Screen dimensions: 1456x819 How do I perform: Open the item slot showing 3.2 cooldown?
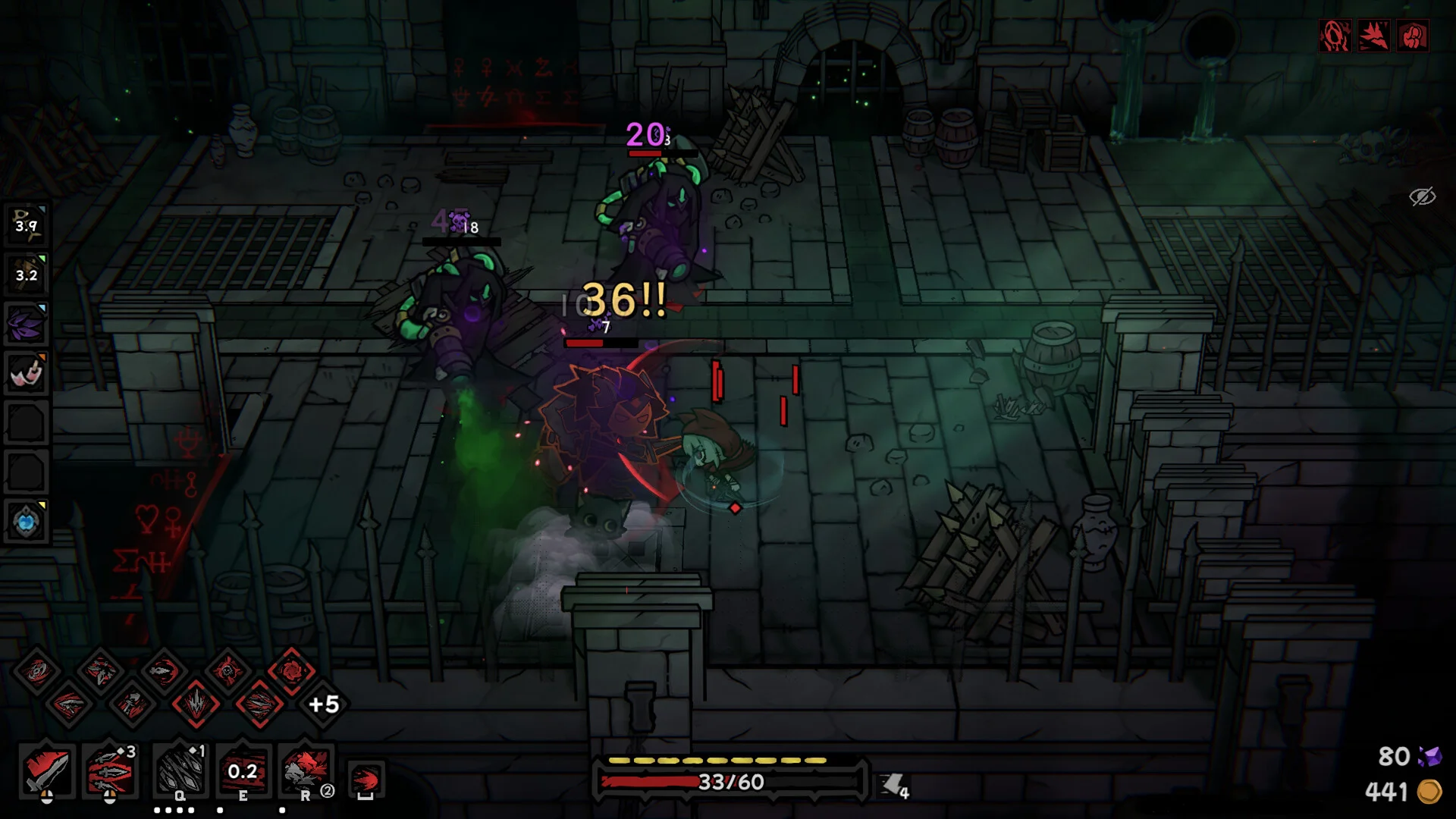(x=27, y=275)
